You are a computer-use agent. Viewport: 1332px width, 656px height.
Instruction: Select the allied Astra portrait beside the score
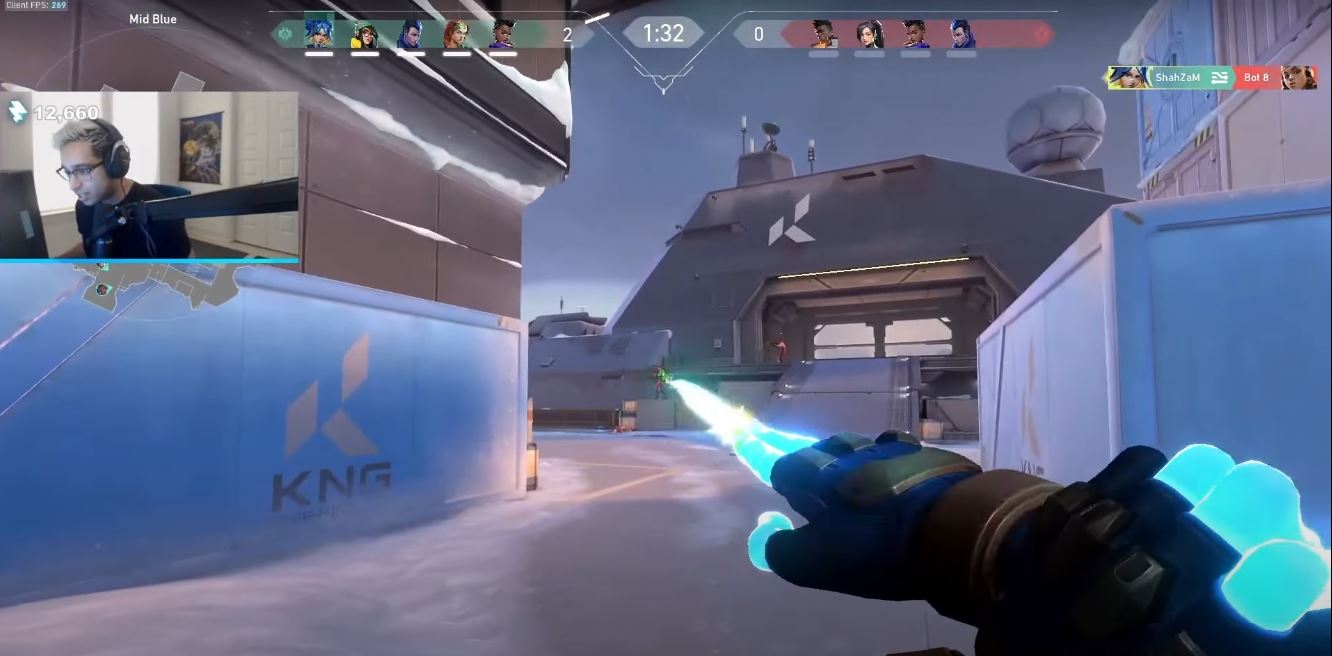pyautogui.click(x=502, y=34)
